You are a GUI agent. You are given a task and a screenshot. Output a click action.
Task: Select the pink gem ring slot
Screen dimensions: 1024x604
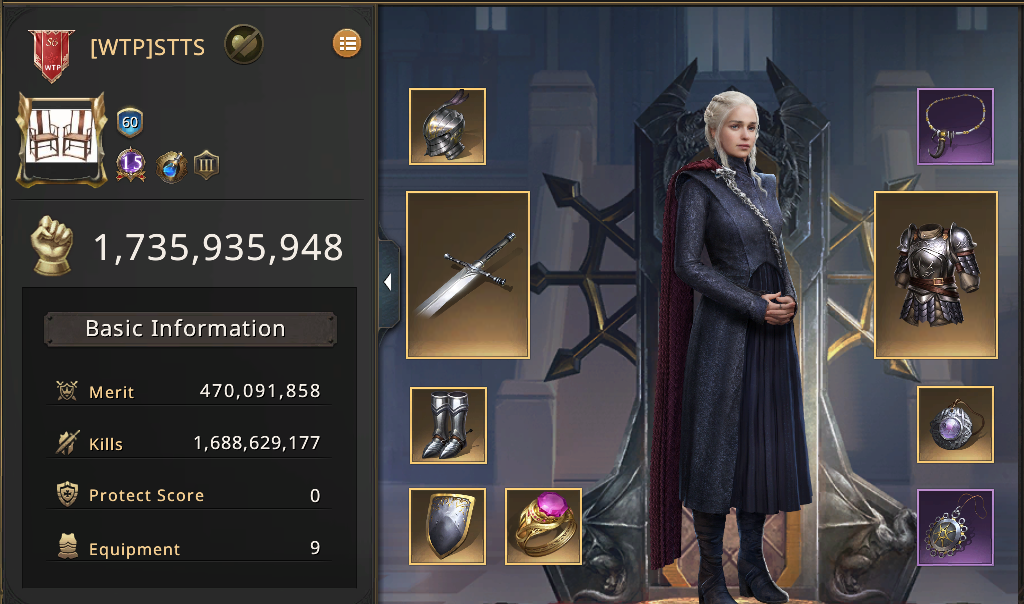[x=543, y=526]
